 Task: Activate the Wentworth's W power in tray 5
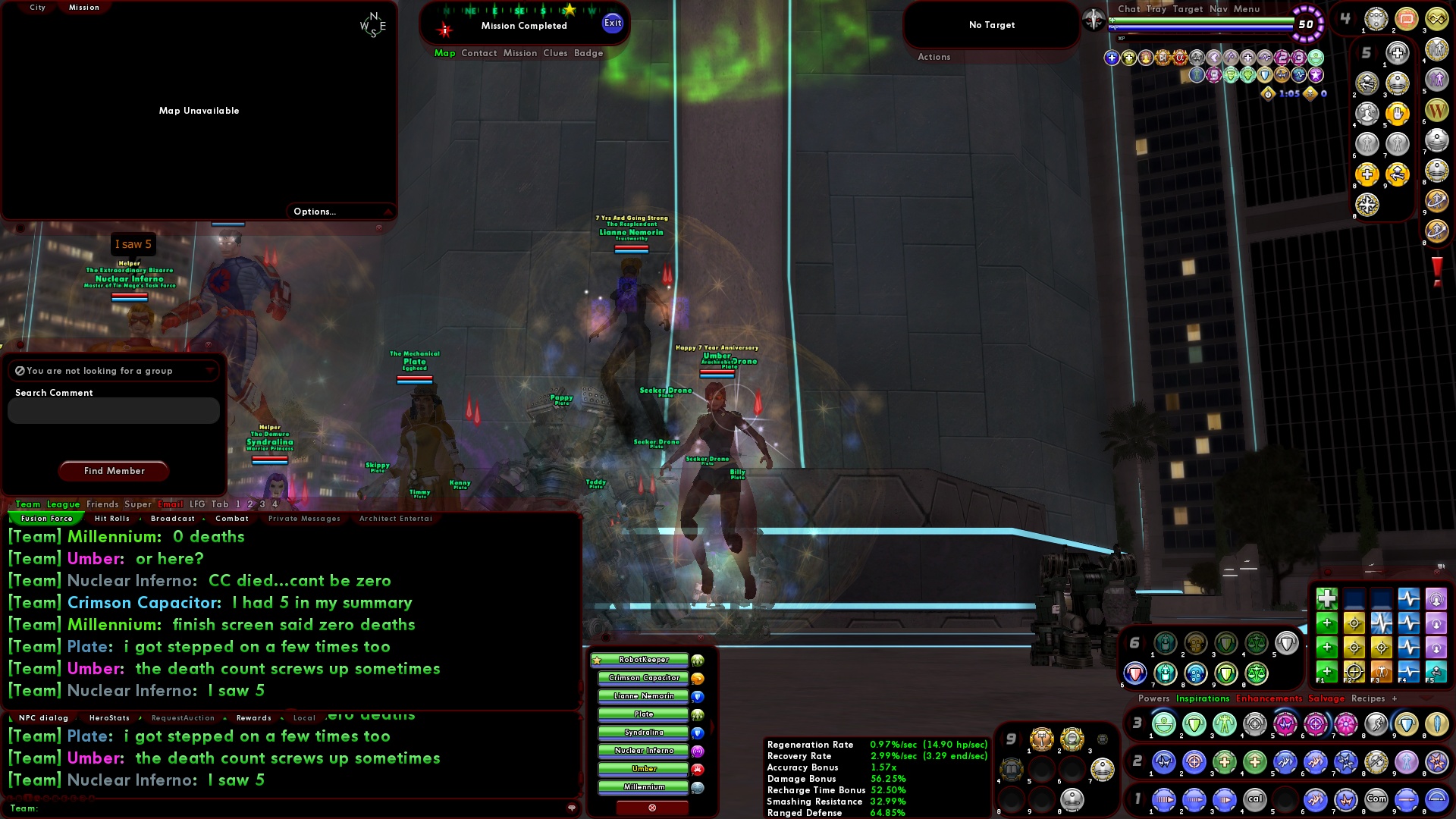coord(1437,111)
